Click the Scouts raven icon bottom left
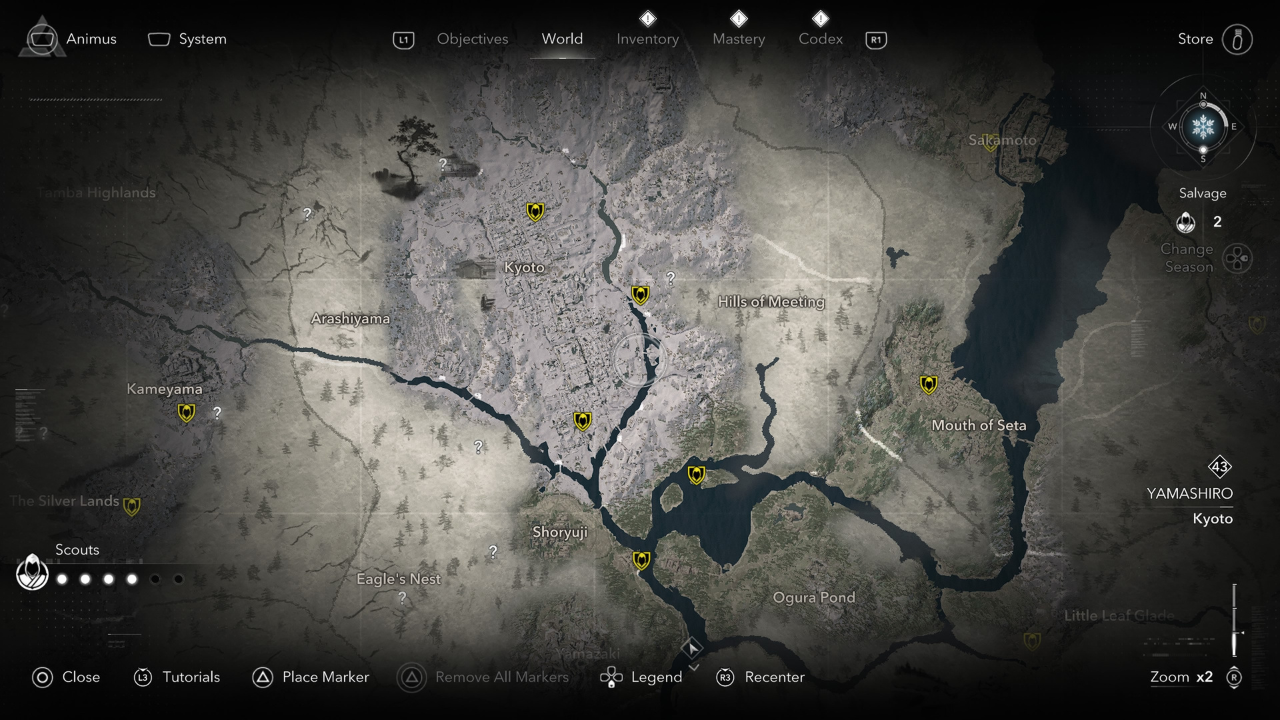The width and height of the screenshot is (1280, 720). click(x=32, y=573)
